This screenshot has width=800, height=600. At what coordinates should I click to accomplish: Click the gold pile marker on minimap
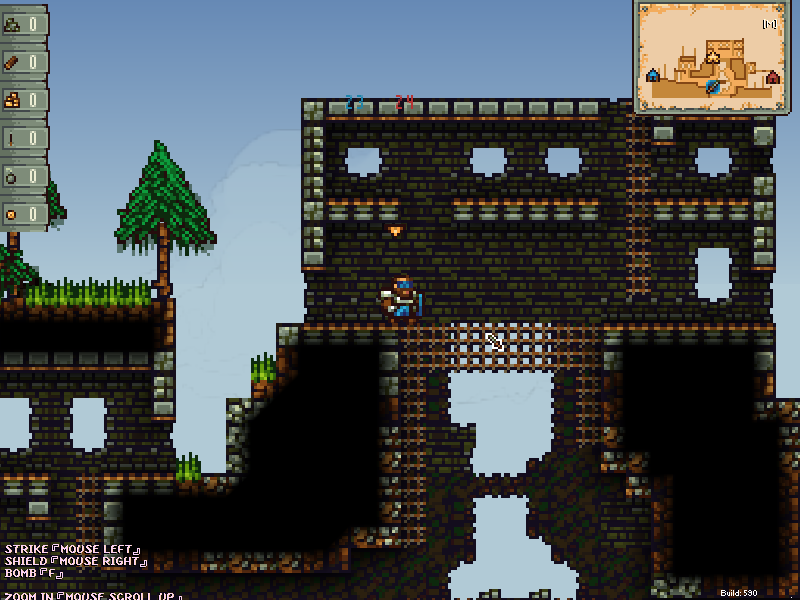tap(713, 57)
